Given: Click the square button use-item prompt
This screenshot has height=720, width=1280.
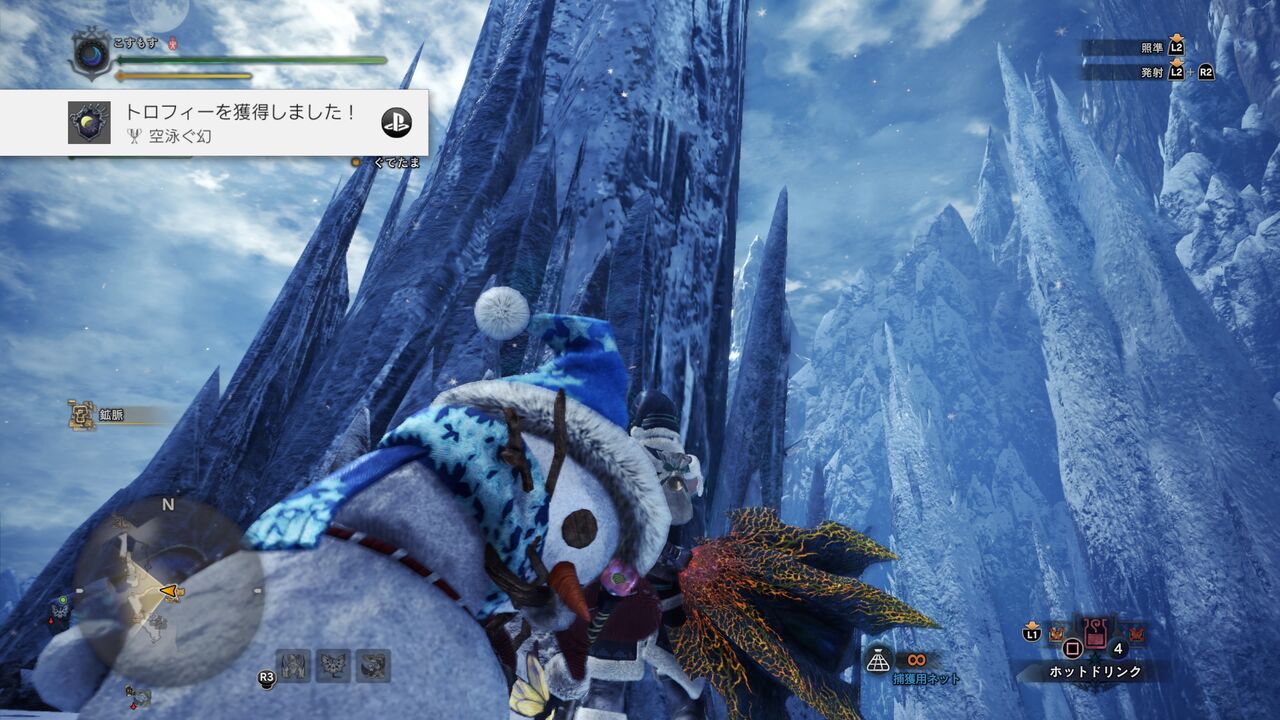Looking at the screenshot, I should pos(1072,647).
